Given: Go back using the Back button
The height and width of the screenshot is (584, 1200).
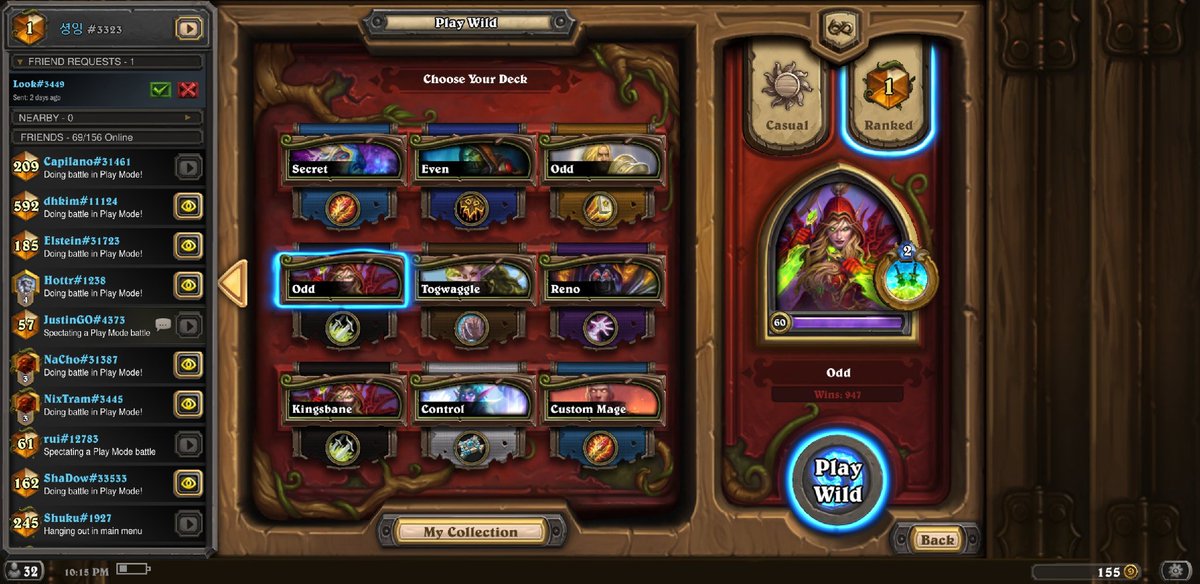Looking at the screenshot, I should [x=937, y=540].
